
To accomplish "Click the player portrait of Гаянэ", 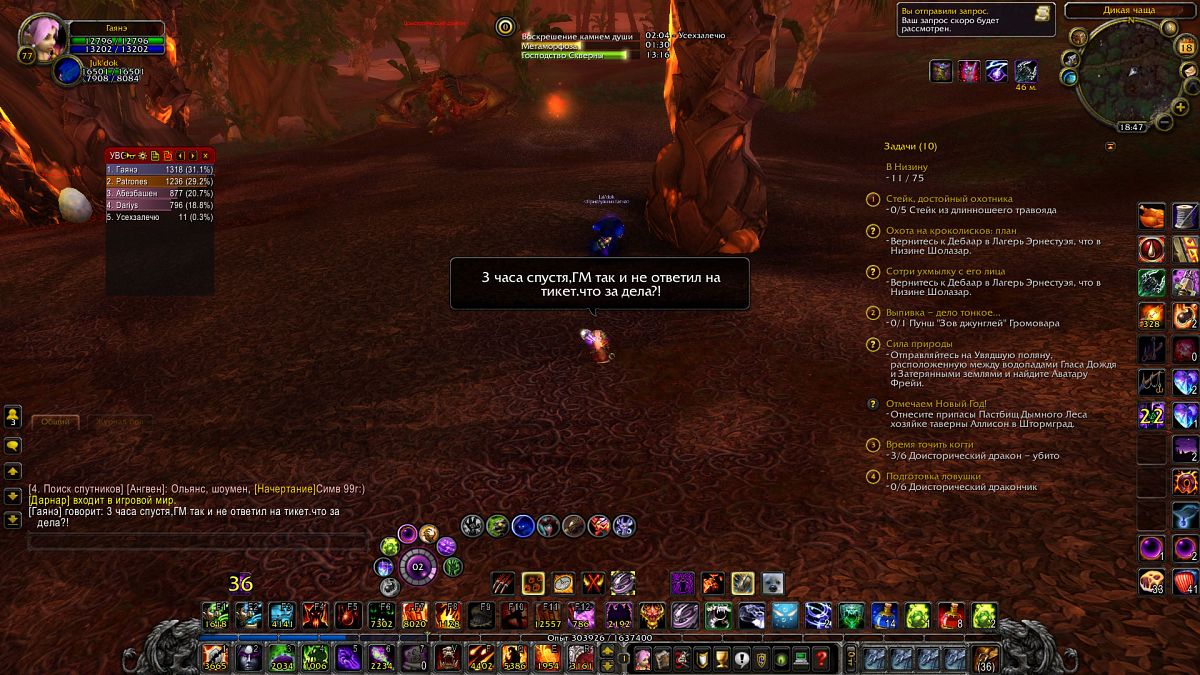I will [43, 37].
